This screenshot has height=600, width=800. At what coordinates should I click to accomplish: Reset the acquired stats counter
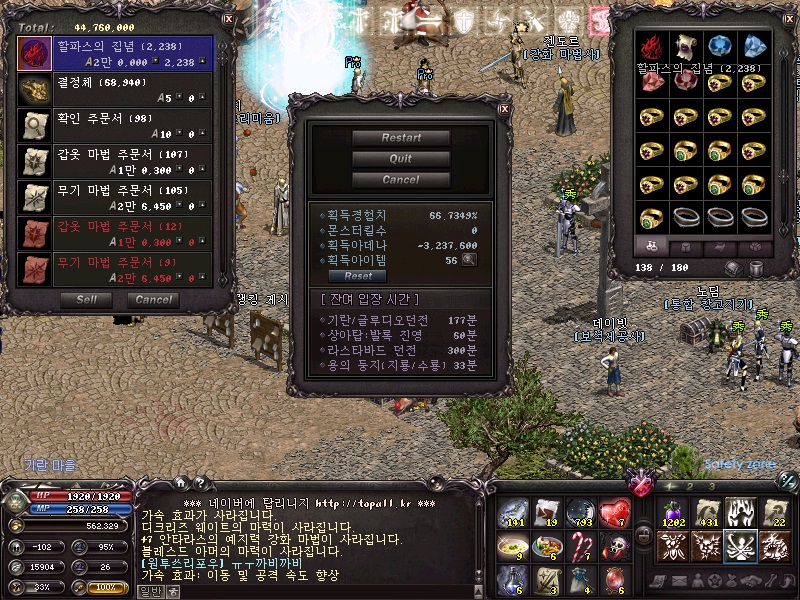tap(358, 276)
